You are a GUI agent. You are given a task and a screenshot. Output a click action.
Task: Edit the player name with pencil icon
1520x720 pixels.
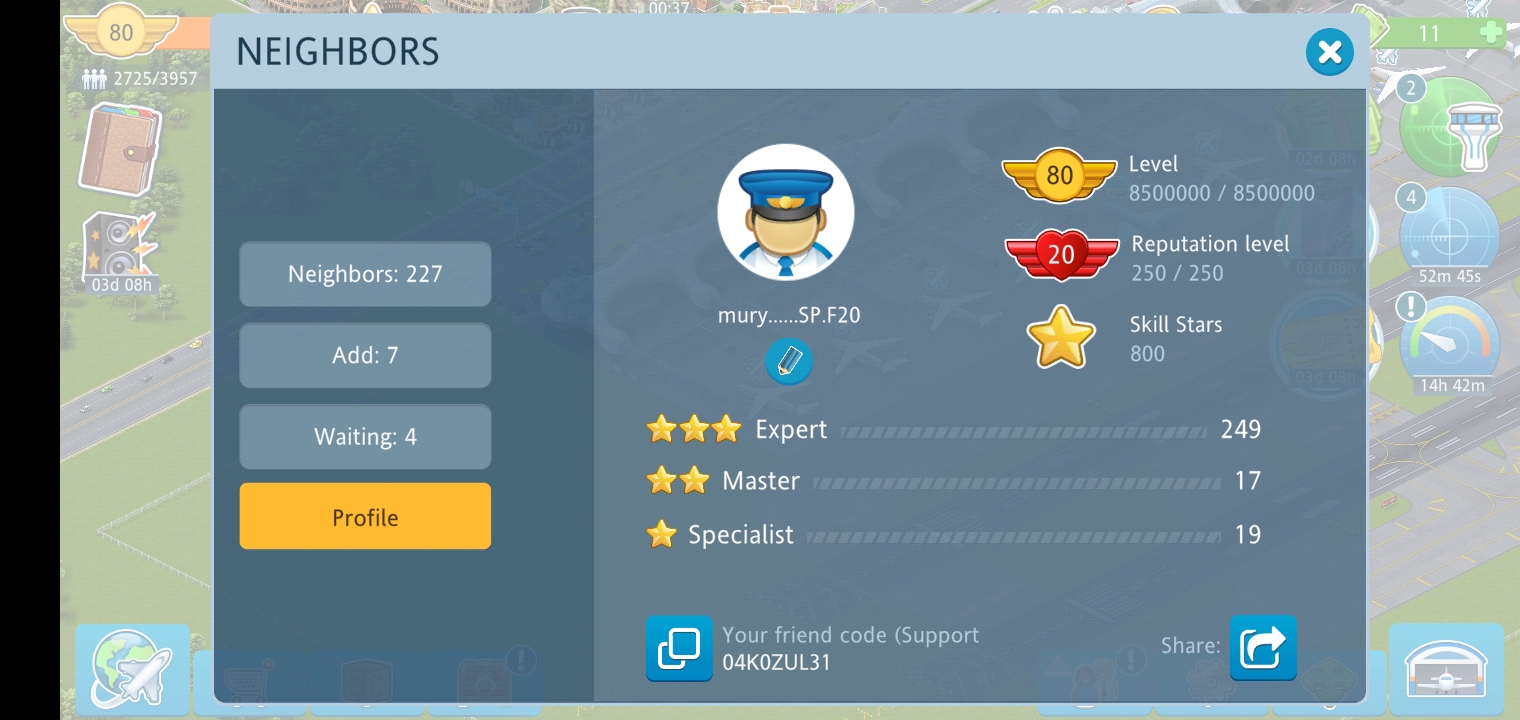(788, 361)
